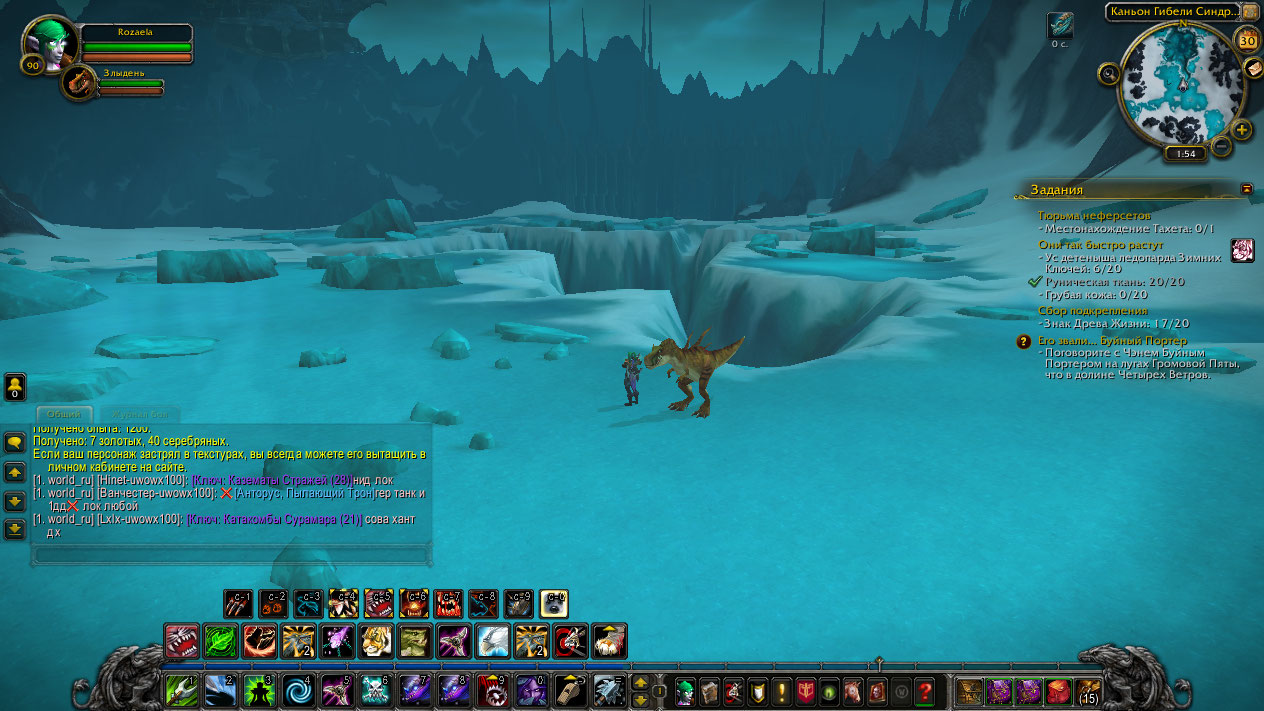Viewport: 1264px width, 711px height.
Task: Open the red question mark help button
Action: 924,690
